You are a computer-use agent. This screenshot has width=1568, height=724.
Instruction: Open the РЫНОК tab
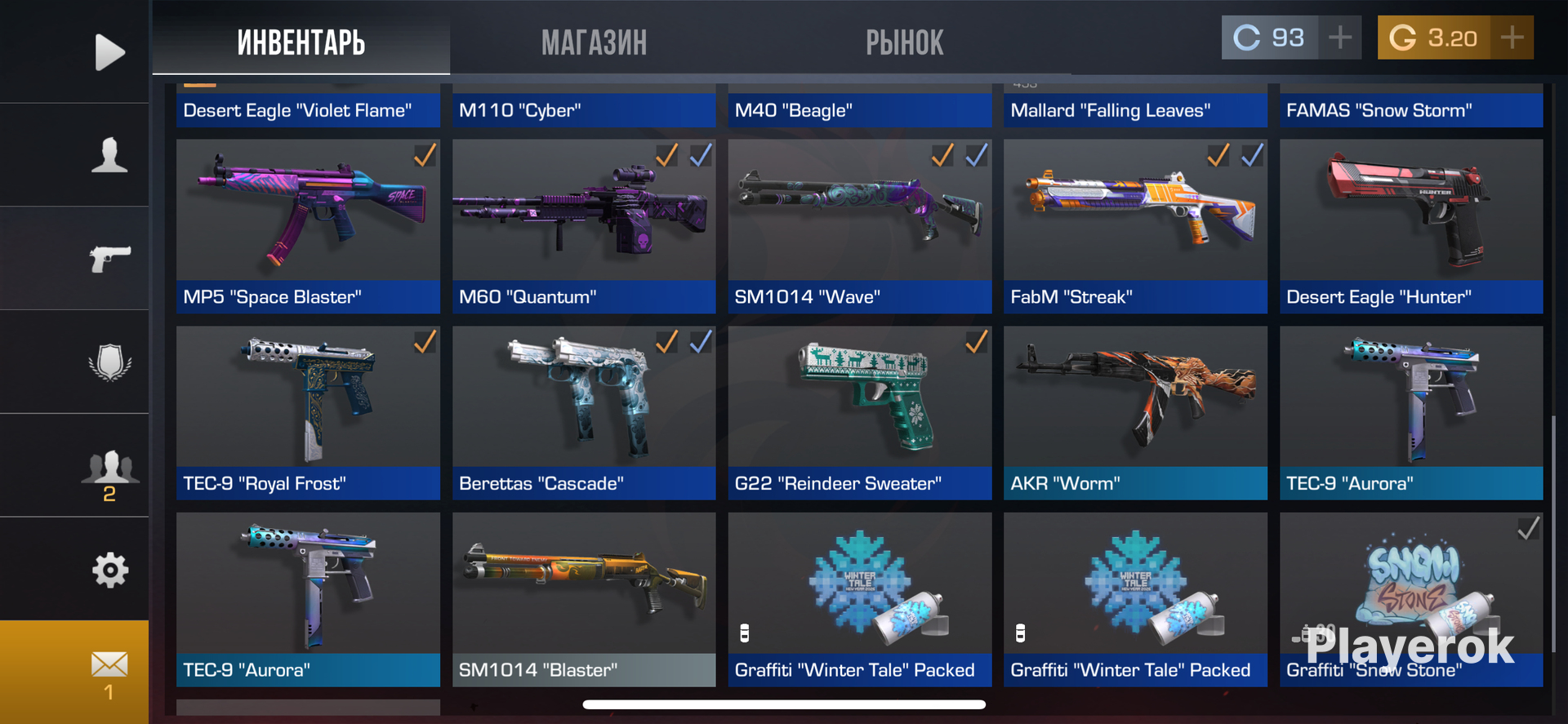coord(904,42)
